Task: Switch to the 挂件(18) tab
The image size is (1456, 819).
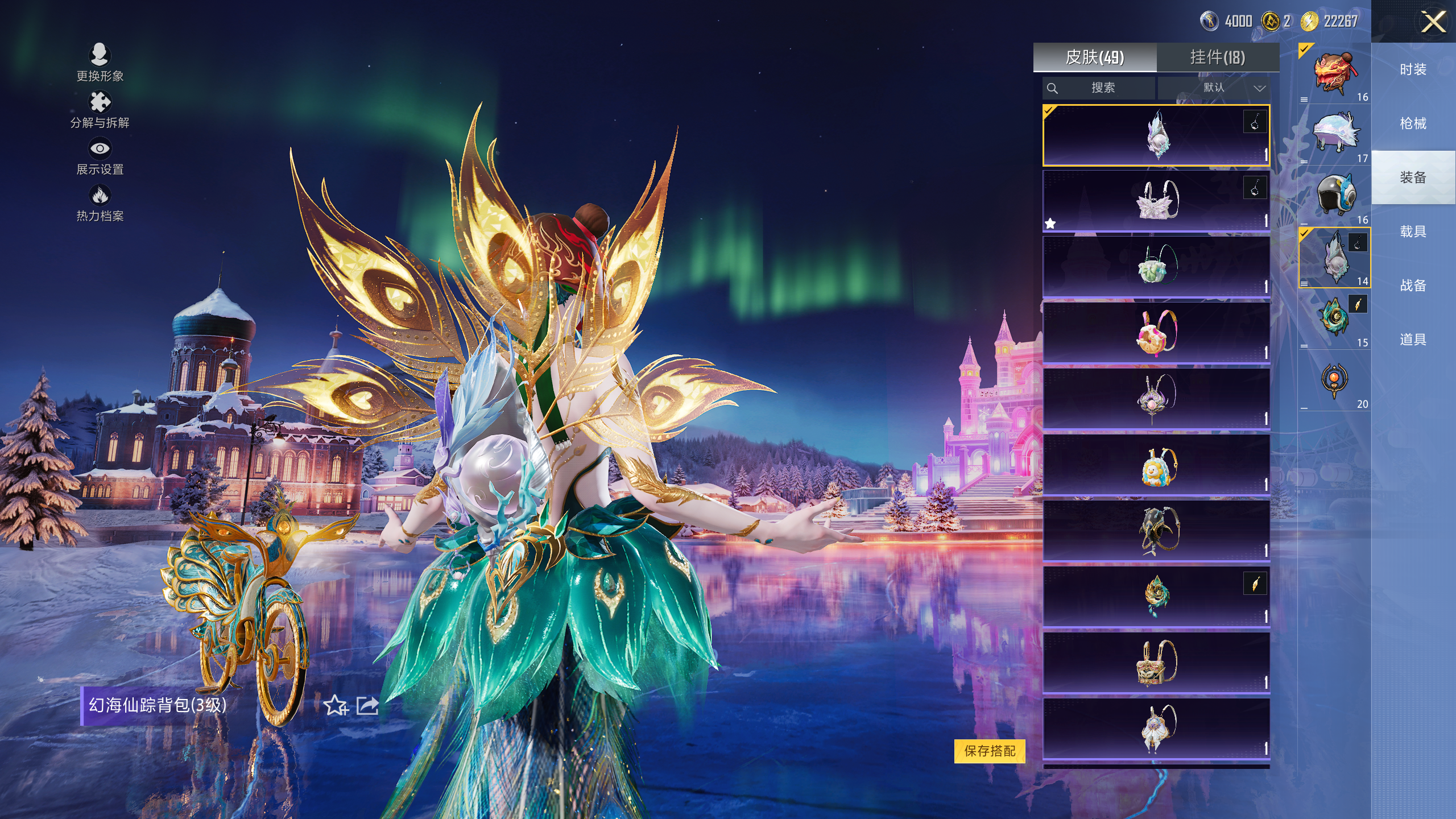Action: coord(1218,57)
